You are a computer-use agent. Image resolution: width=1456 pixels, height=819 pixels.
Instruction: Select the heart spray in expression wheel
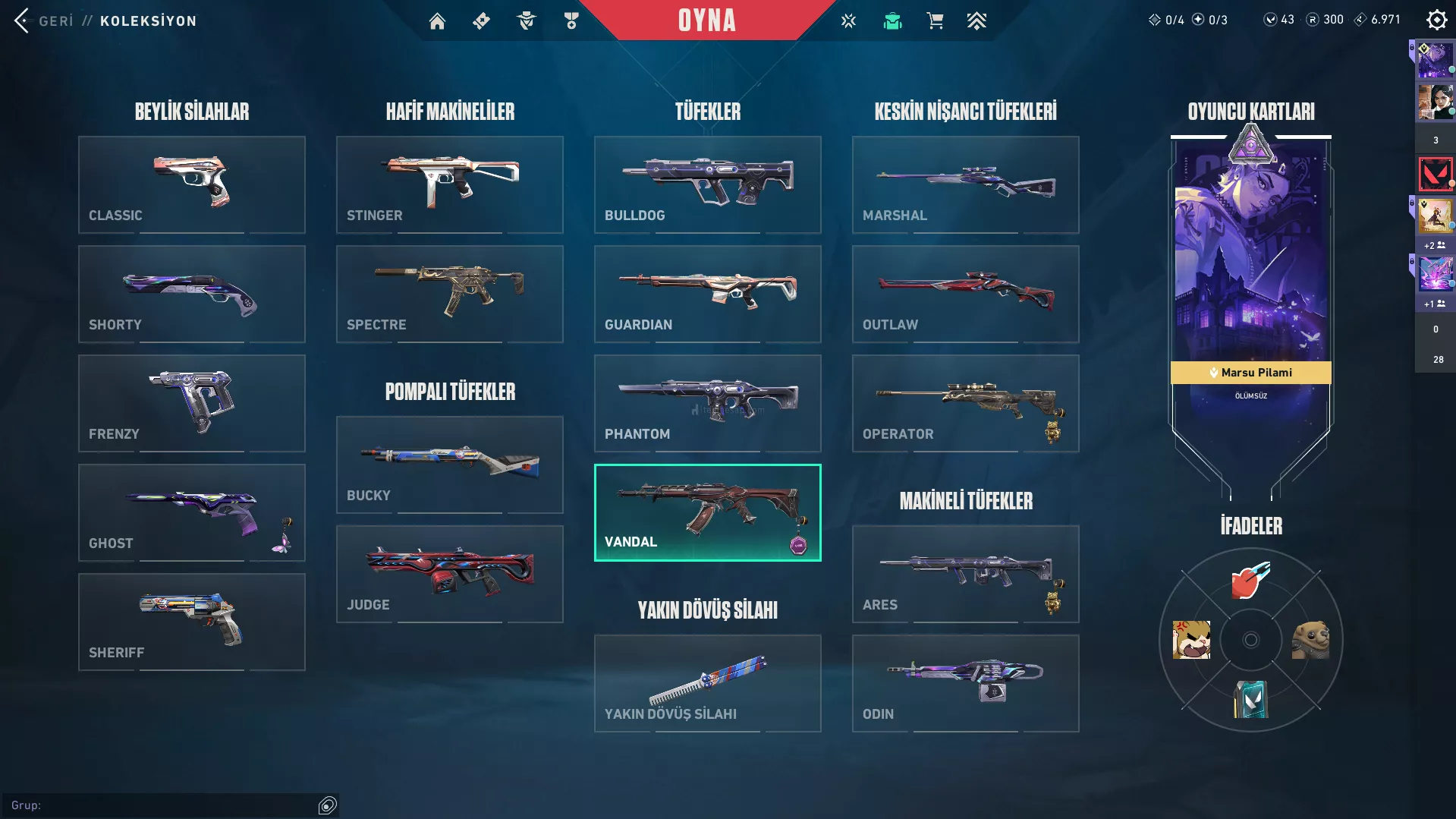point(1250,581)
